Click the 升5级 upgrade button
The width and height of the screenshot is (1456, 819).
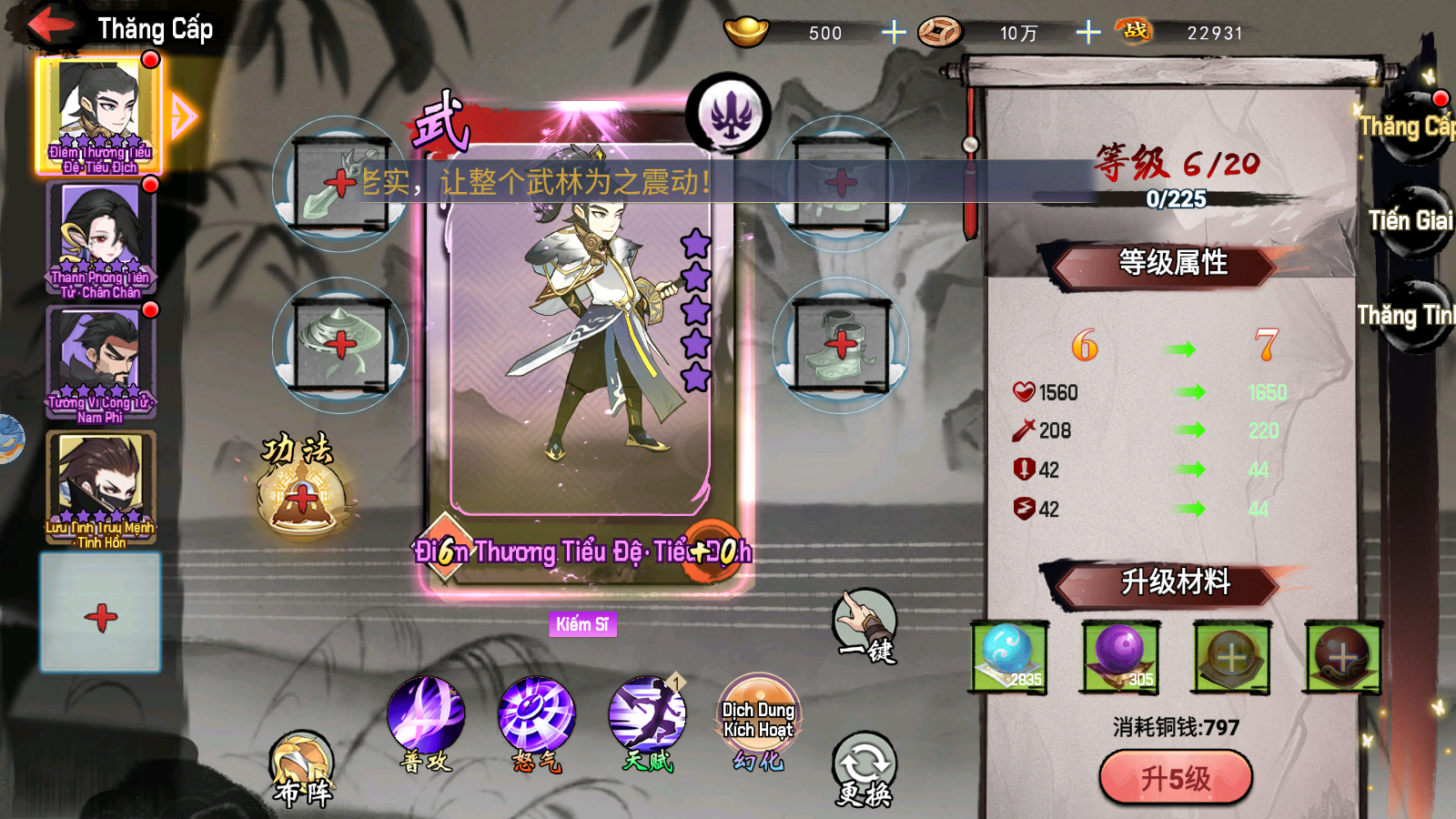tap(1175, 778)
